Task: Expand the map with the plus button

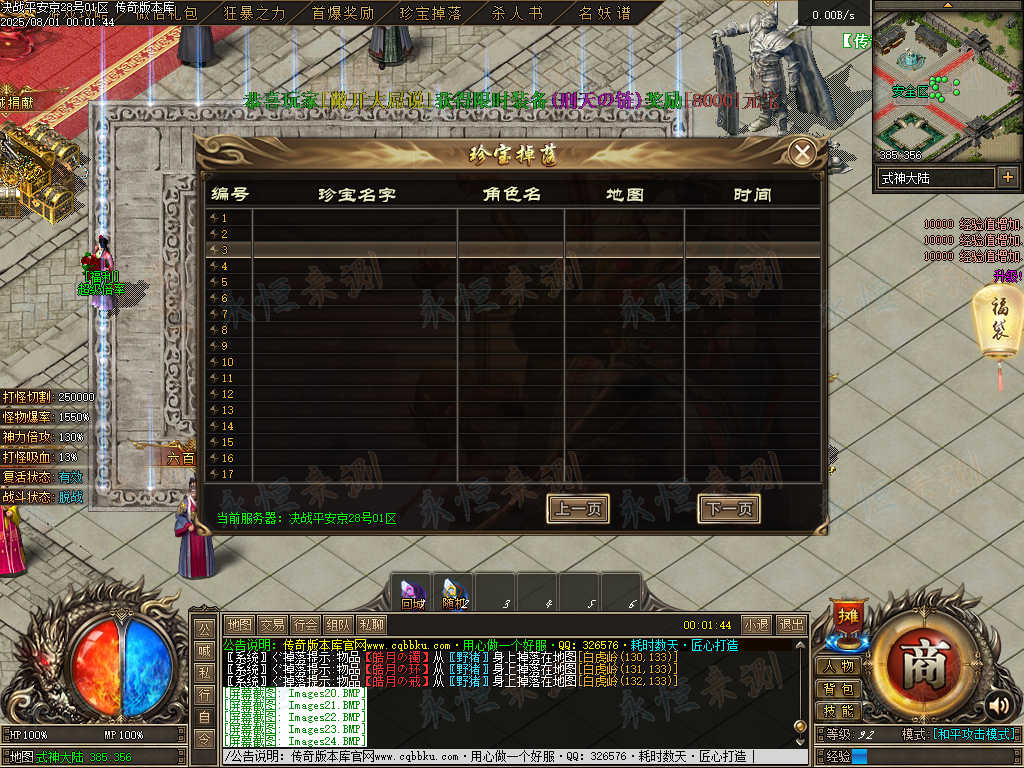Action: (1007, 177)
